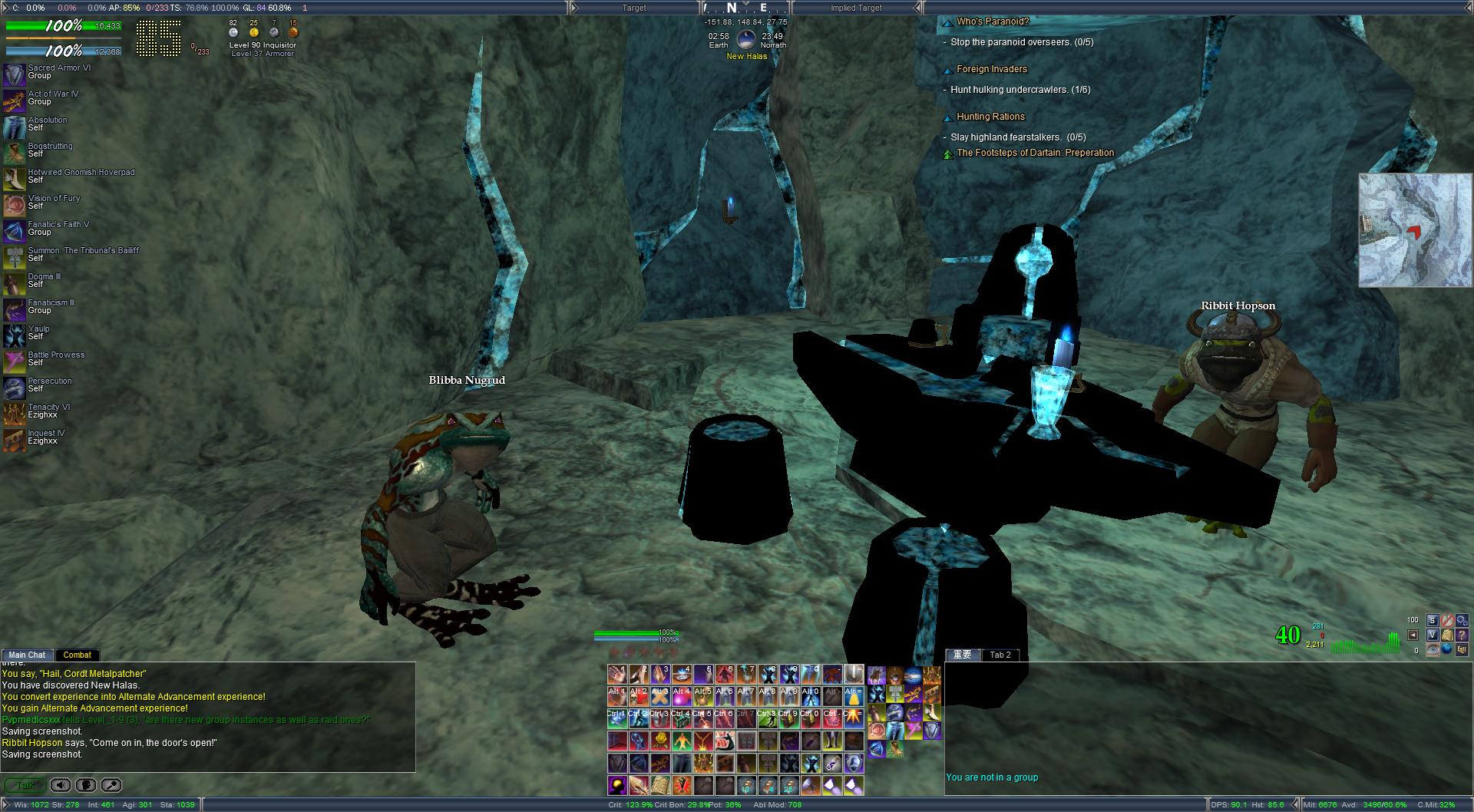
Task: Use the skull ability bound to Alt 2
Action: point(639,696)
